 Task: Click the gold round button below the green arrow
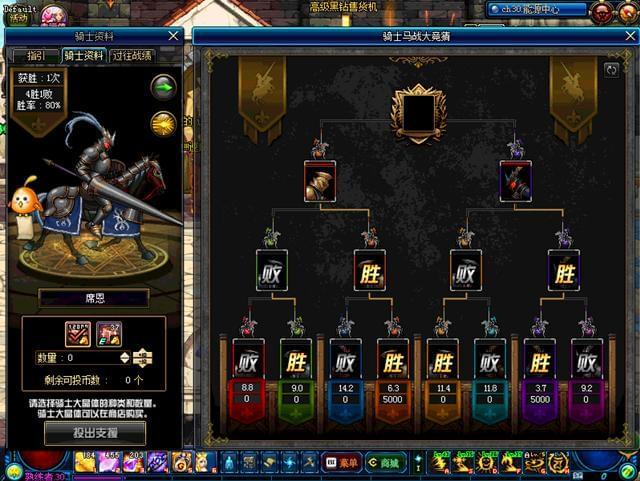(x=163, y=123)
